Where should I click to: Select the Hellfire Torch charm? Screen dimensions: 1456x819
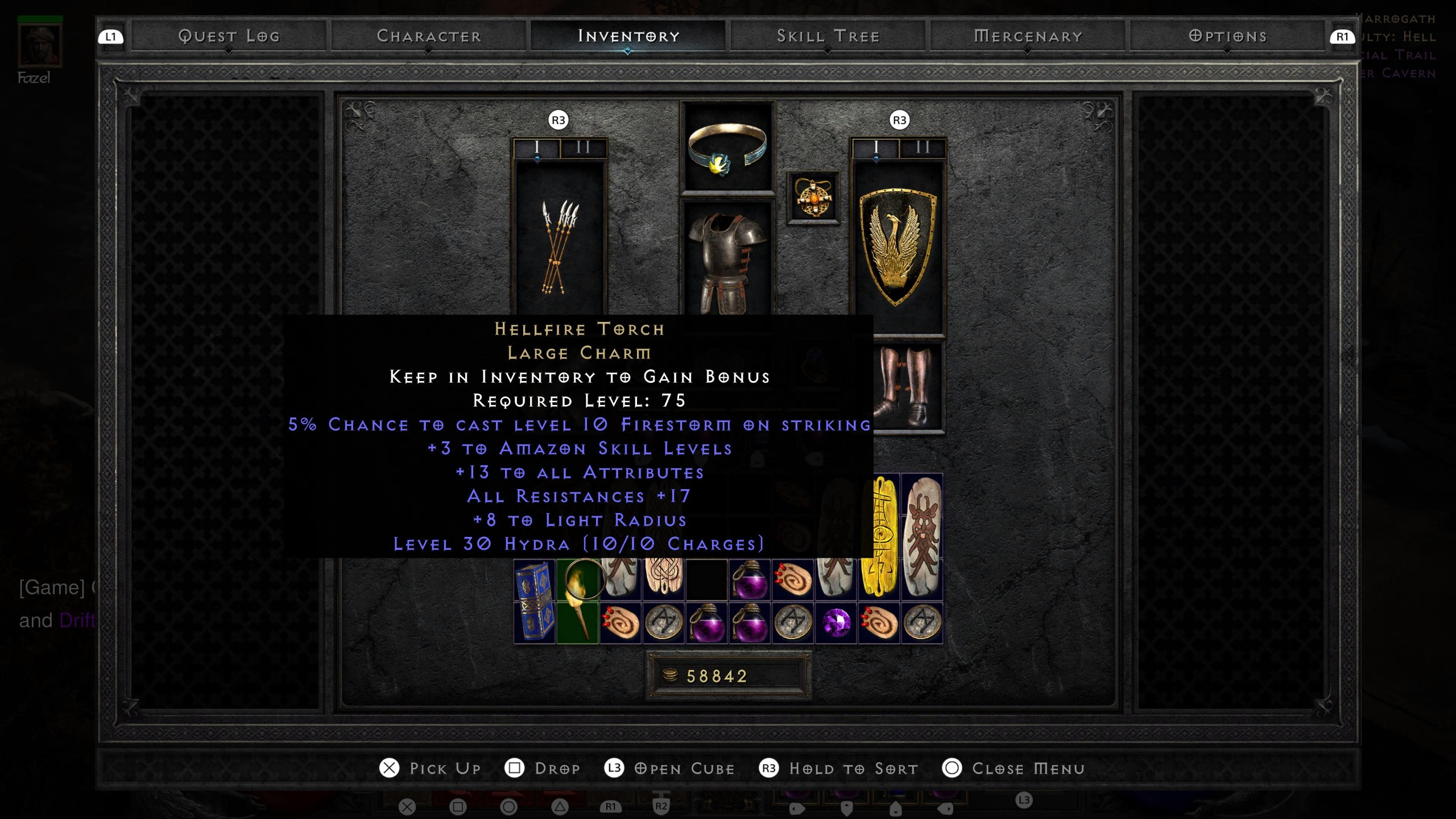click(x=577, y=602)
